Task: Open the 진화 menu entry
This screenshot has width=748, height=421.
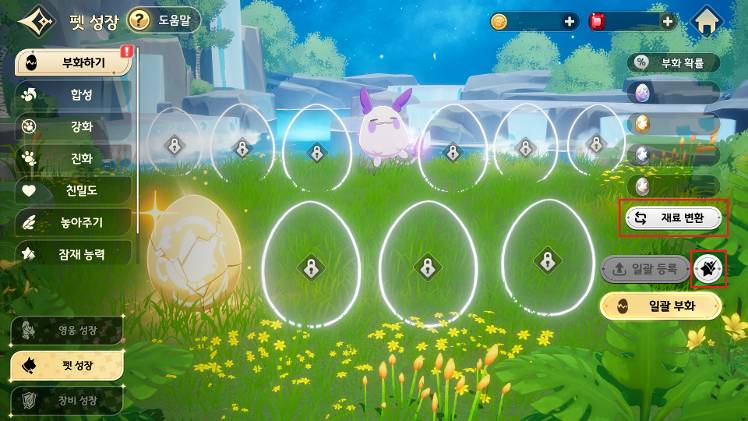Action: tap(72, 158)
